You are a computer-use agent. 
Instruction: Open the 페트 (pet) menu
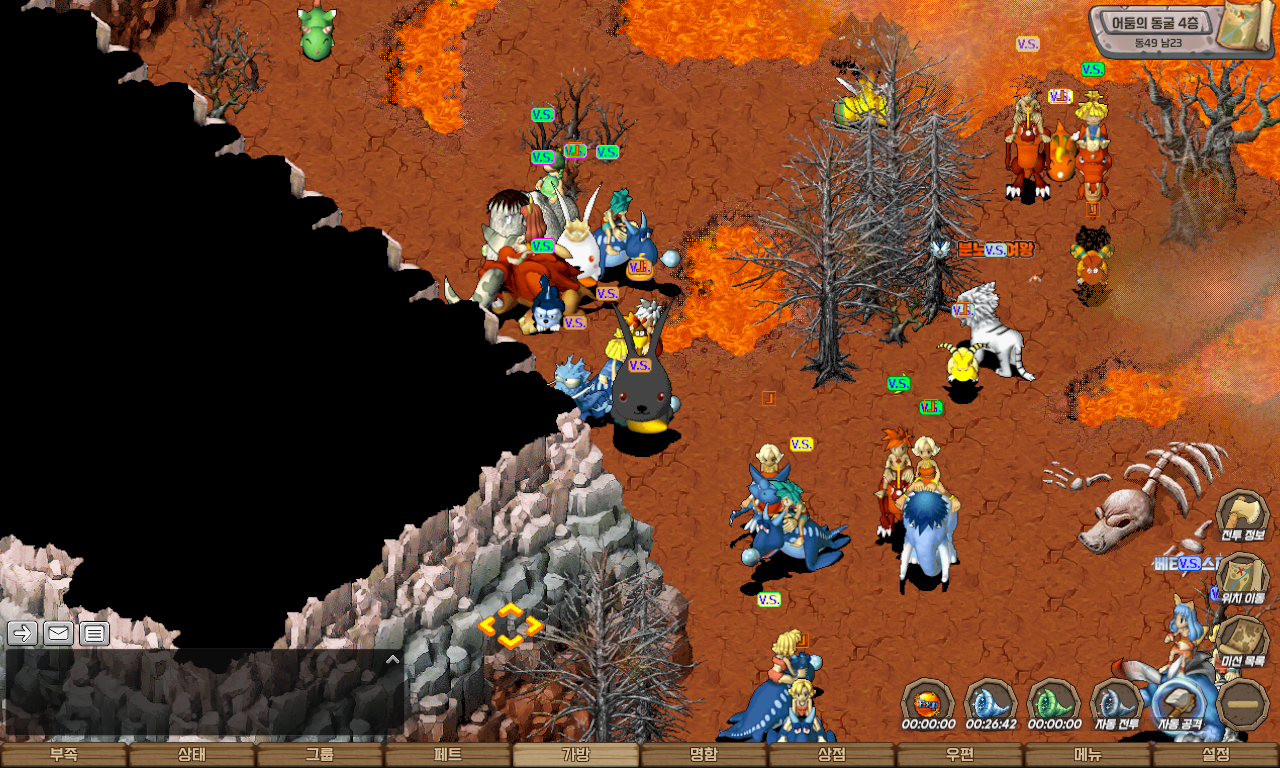[448, 755]
